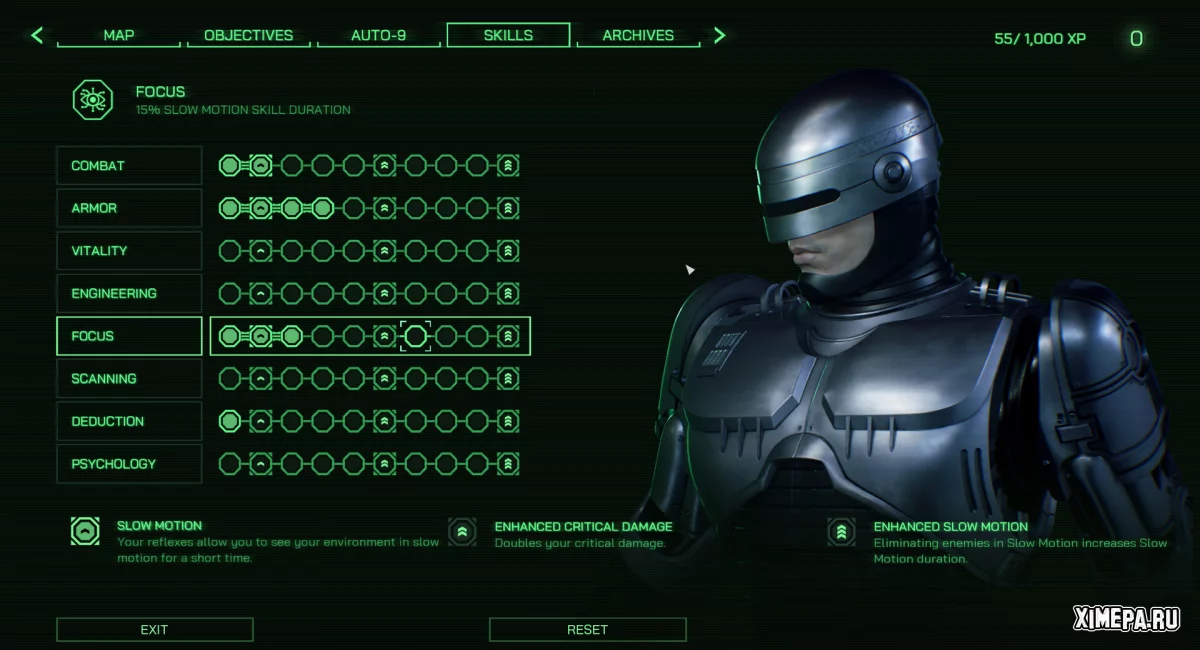The width and height of the screenshot is (1200, 650).
Task: Click the right arrow beside the tabs
Action: pyautogui.click(x=719, y=36)
